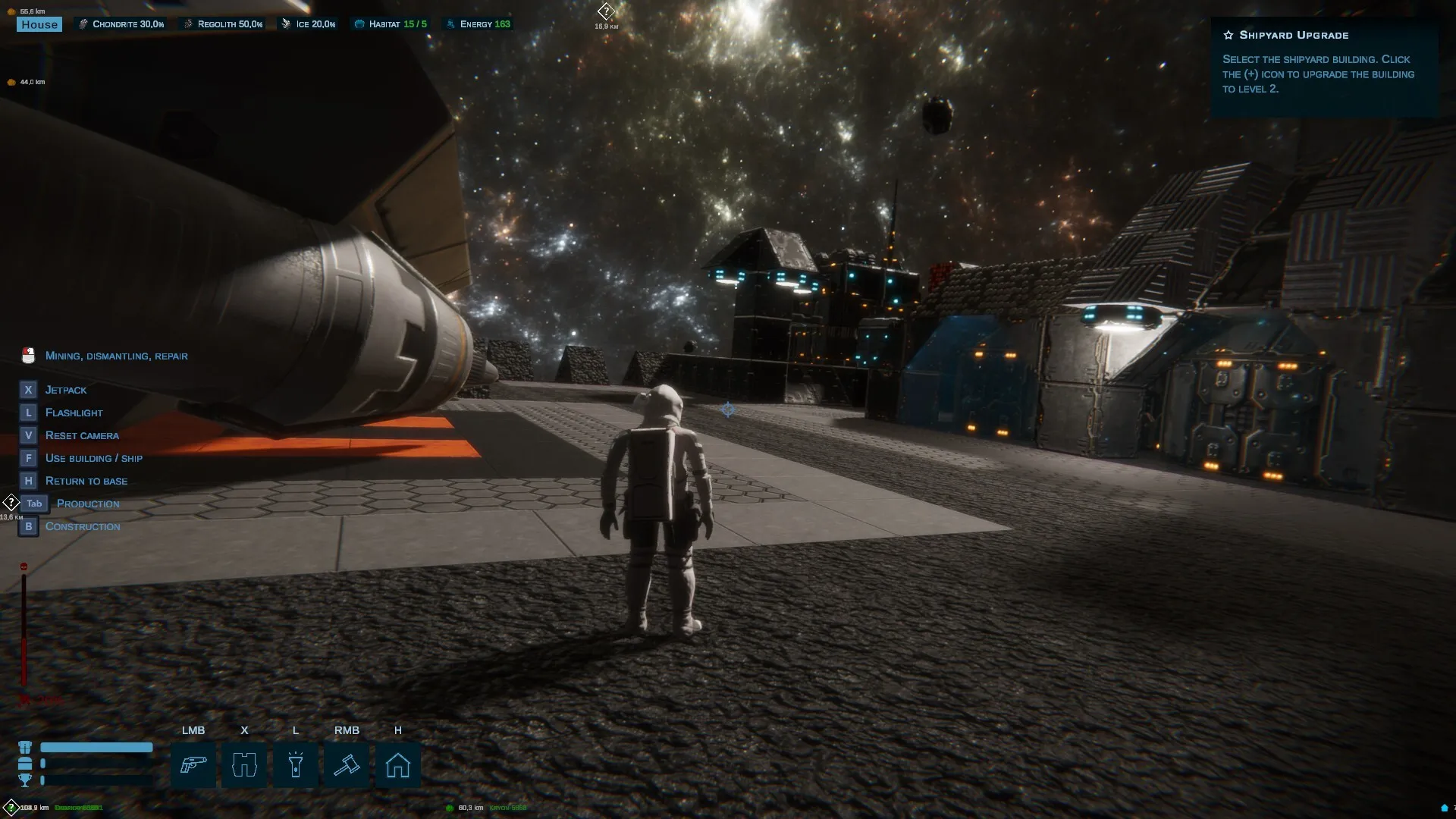Select the Flashlight entry in controls list
Viewport: 1456px width, 819px height.
74,413
